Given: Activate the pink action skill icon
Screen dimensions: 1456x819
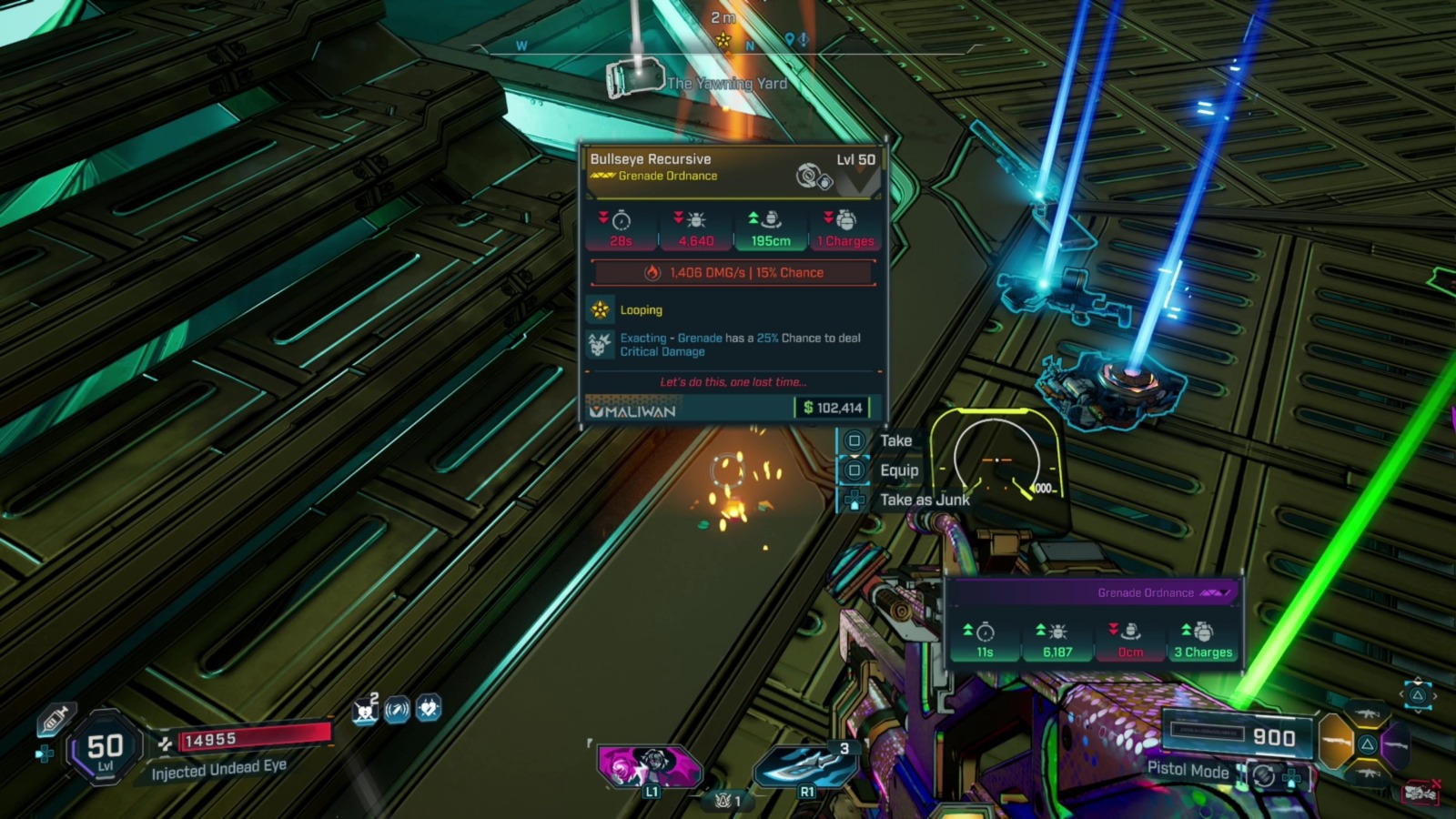Looking at the screenshot, I should point(650,764).
